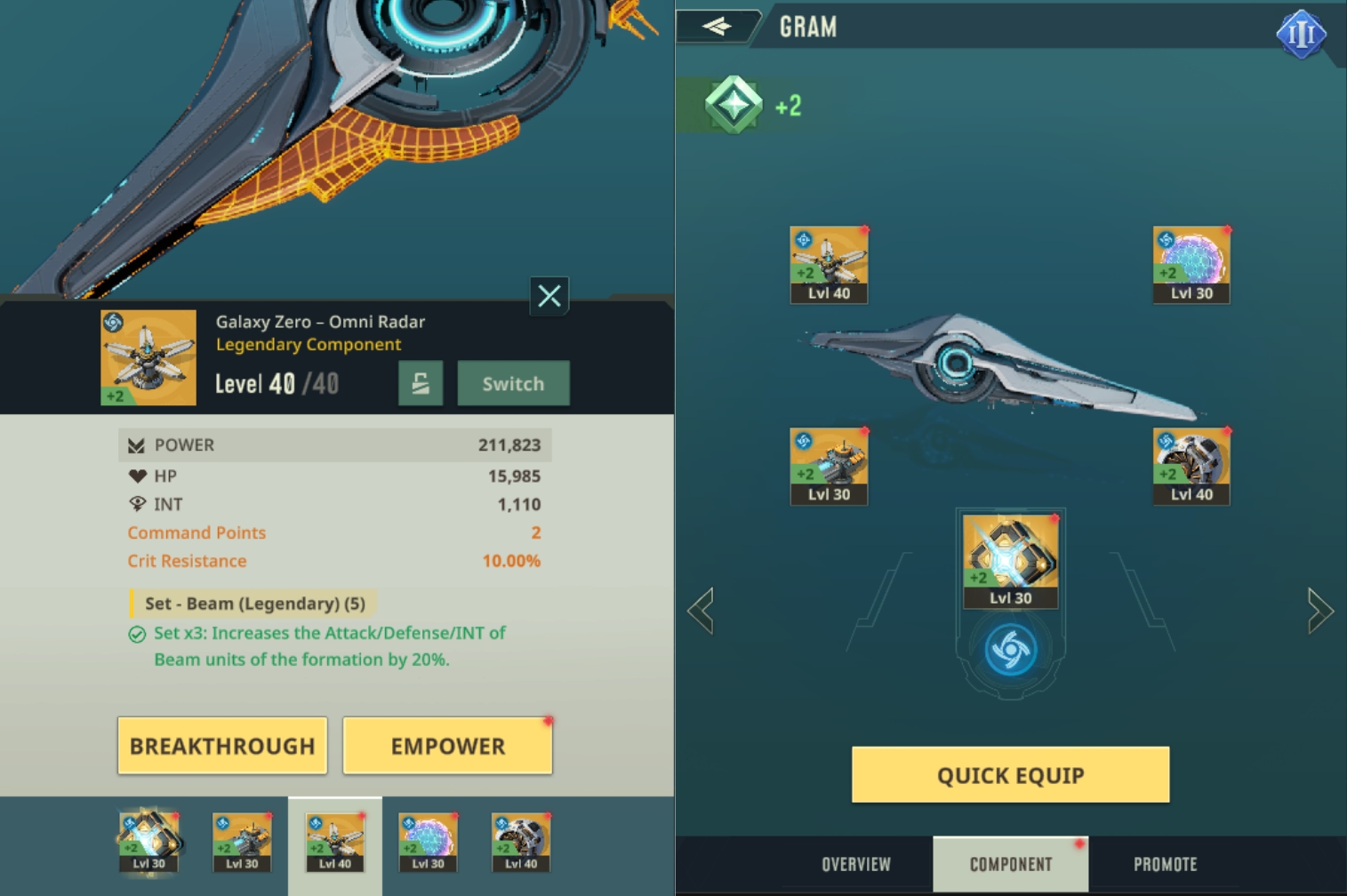Click the blue spiral emblem under the core
This screenshot has height=896, width=1347.
click(1010, 650)
